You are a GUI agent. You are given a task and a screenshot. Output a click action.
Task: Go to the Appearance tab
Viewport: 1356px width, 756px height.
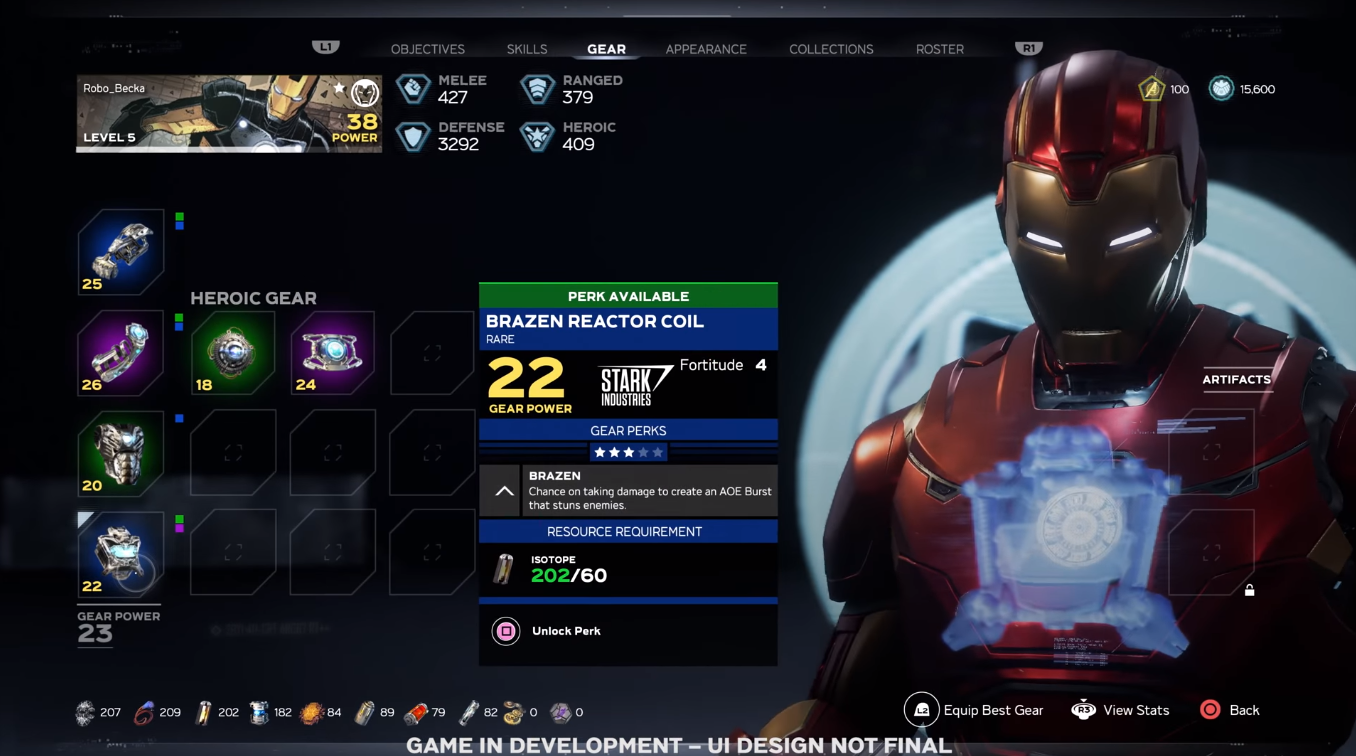point(706,49)
